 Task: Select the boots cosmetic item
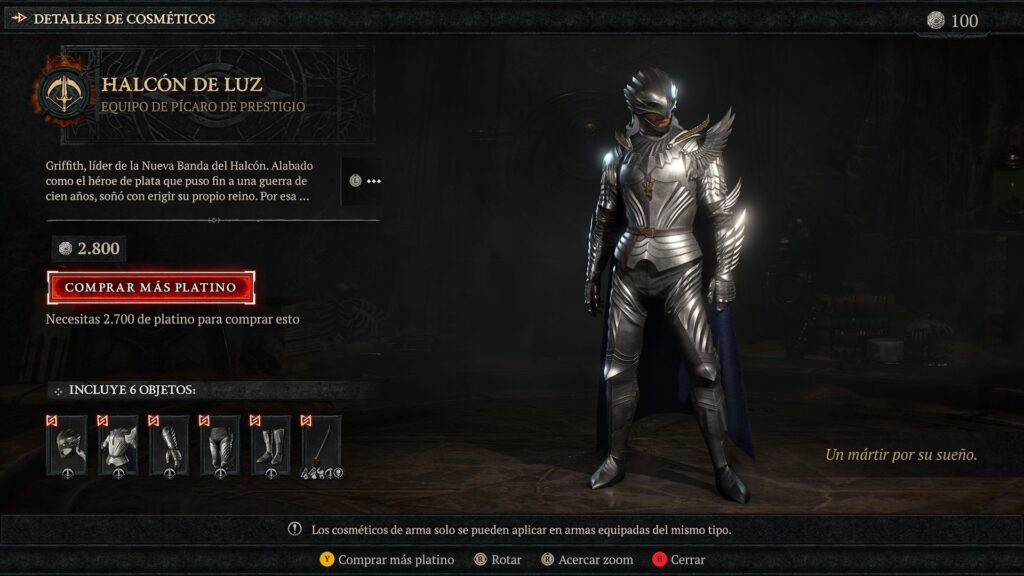270,445
